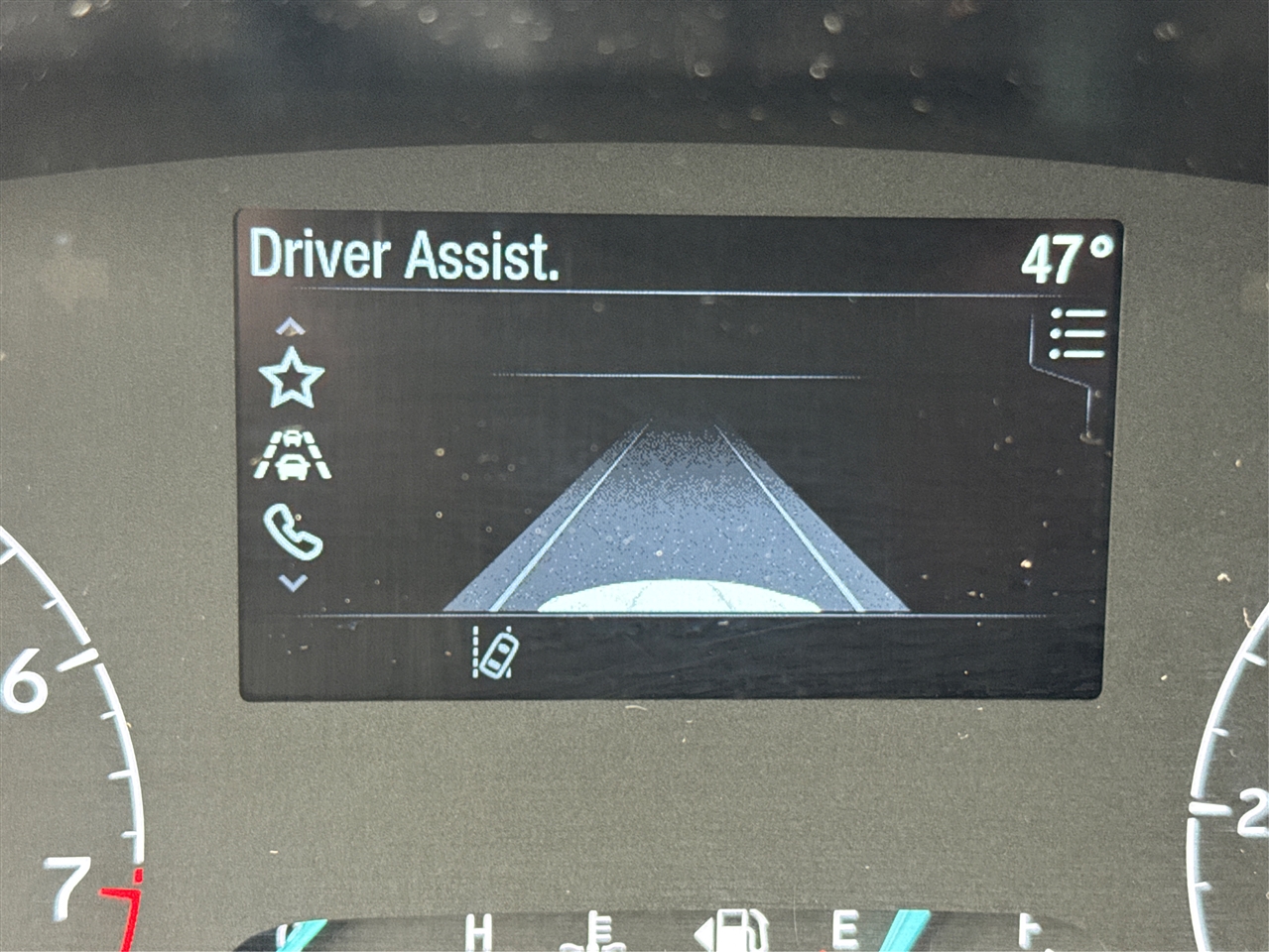Click the down chevron below the phone
The width and height of the screenshot is (1269, 952).
293,583
